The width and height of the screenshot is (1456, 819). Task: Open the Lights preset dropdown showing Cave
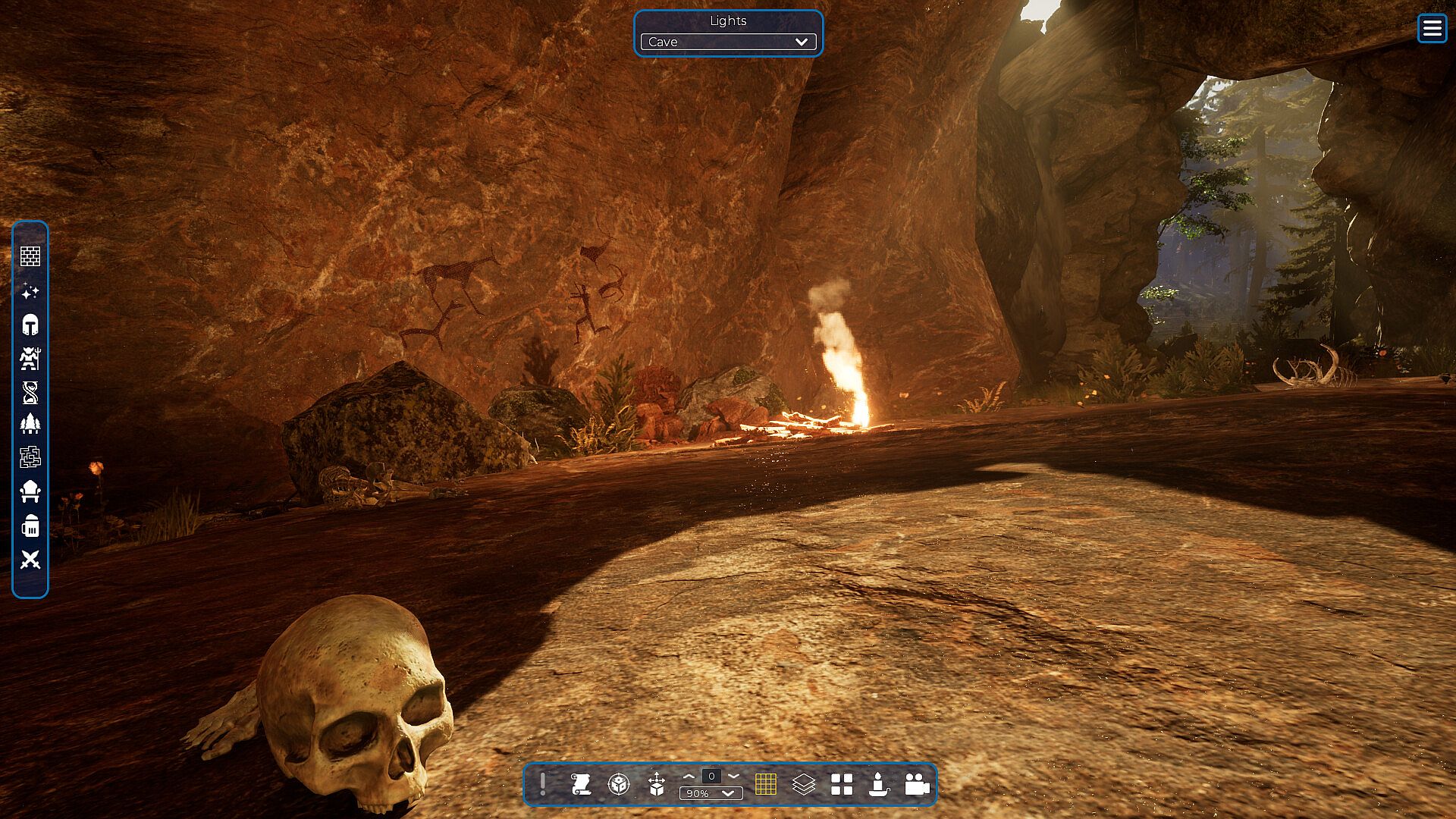(728, 42)
